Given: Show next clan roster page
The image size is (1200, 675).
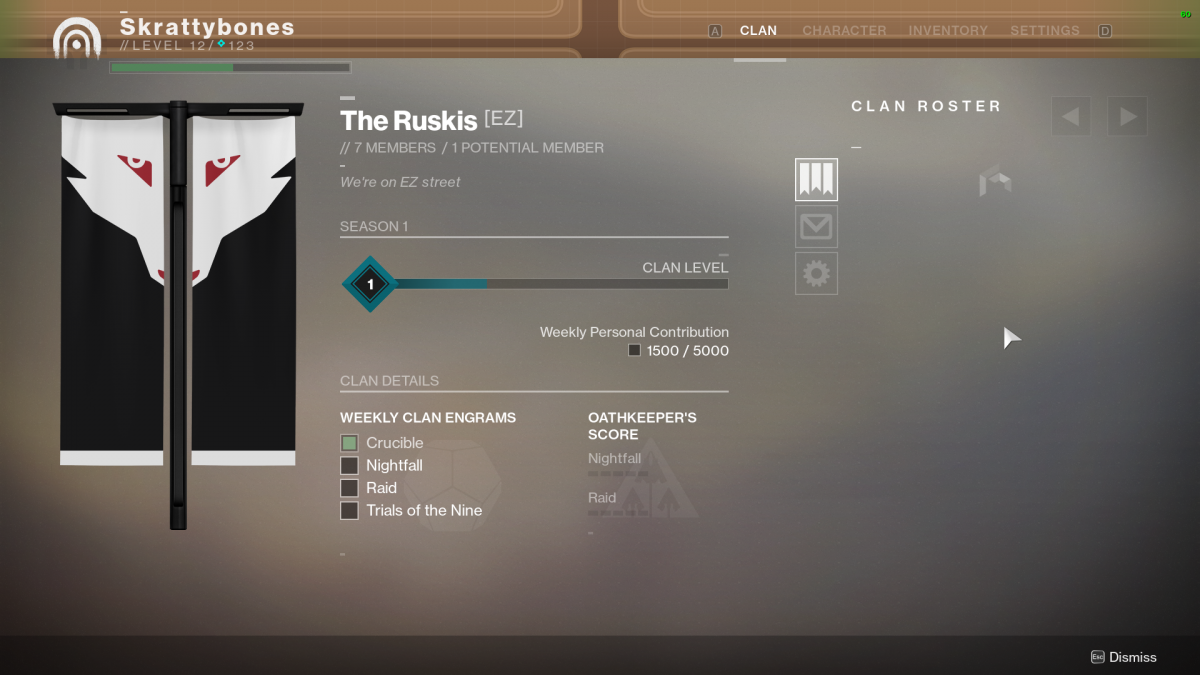Looking at the screenshot, I should coord(1127,117).
